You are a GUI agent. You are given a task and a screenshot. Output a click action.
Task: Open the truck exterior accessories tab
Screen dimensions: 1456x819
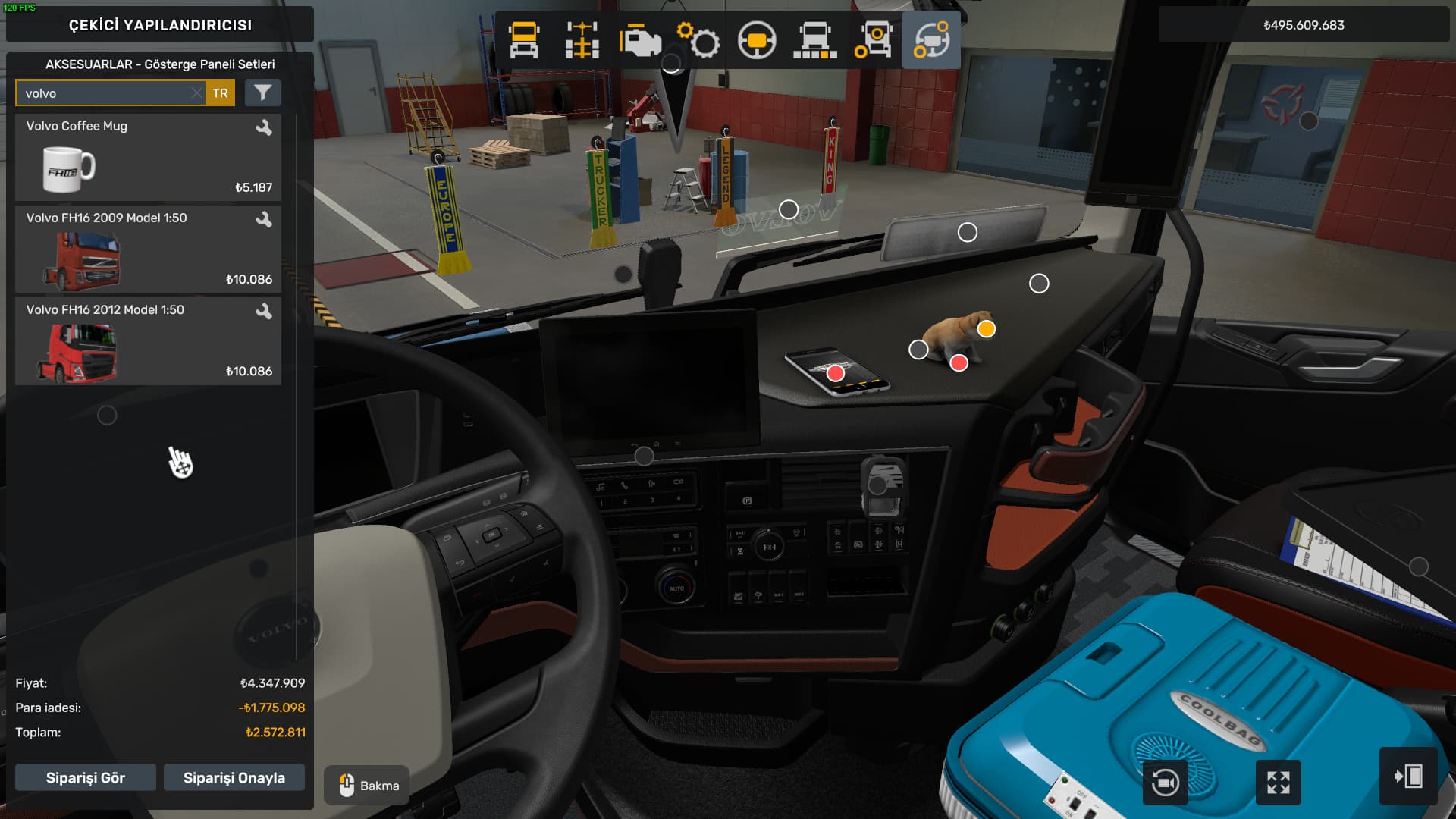pyautogui.click(x=873, y=40)
